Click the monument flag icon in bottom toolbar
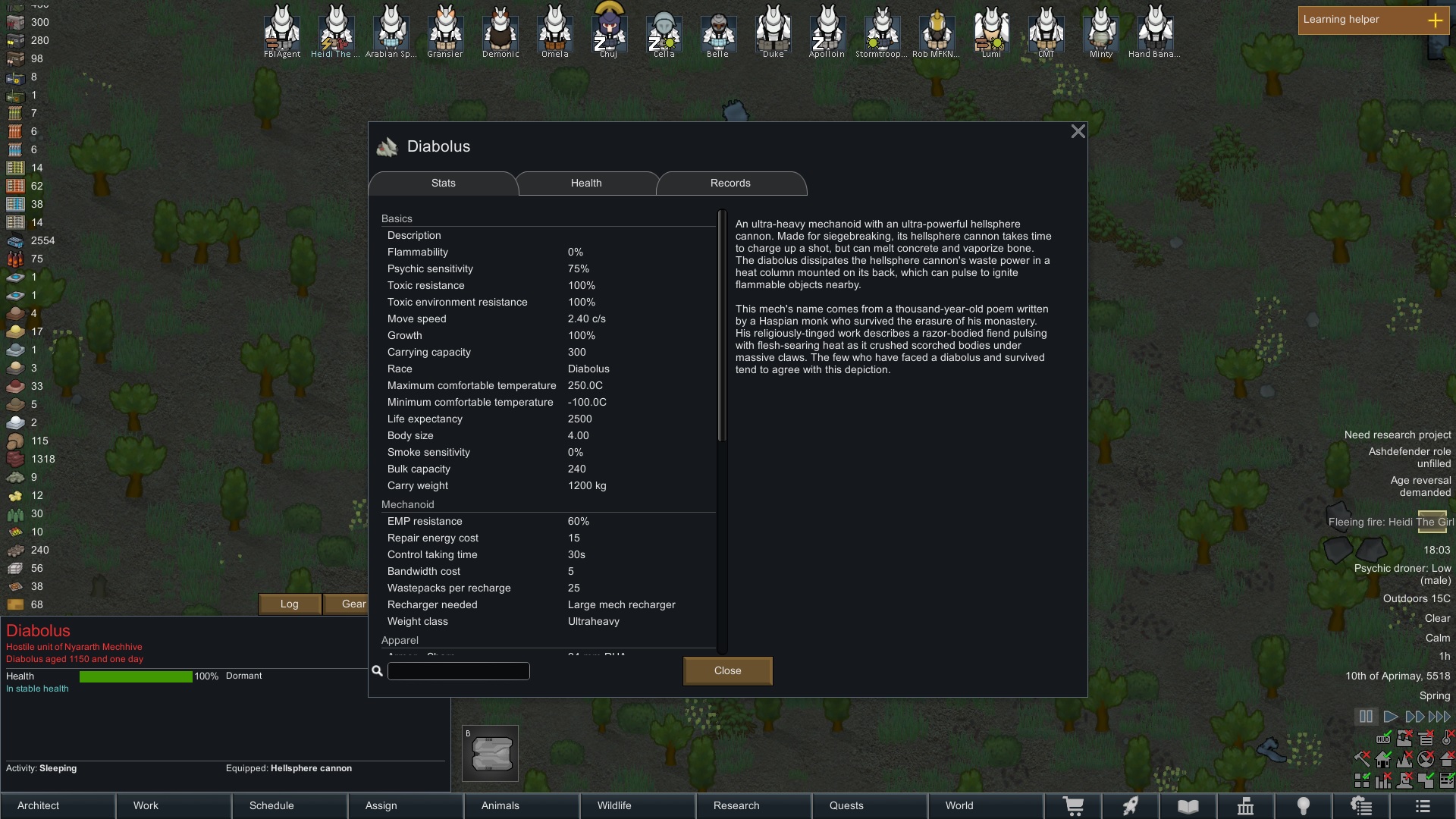 (x=1246, y=805)
